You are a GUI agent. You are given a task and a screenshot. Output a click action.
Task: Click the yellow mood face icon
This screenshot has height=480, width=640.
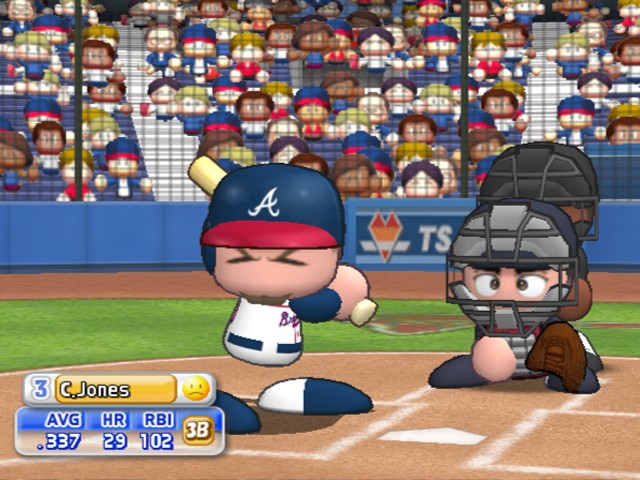(x=196, y=389)
